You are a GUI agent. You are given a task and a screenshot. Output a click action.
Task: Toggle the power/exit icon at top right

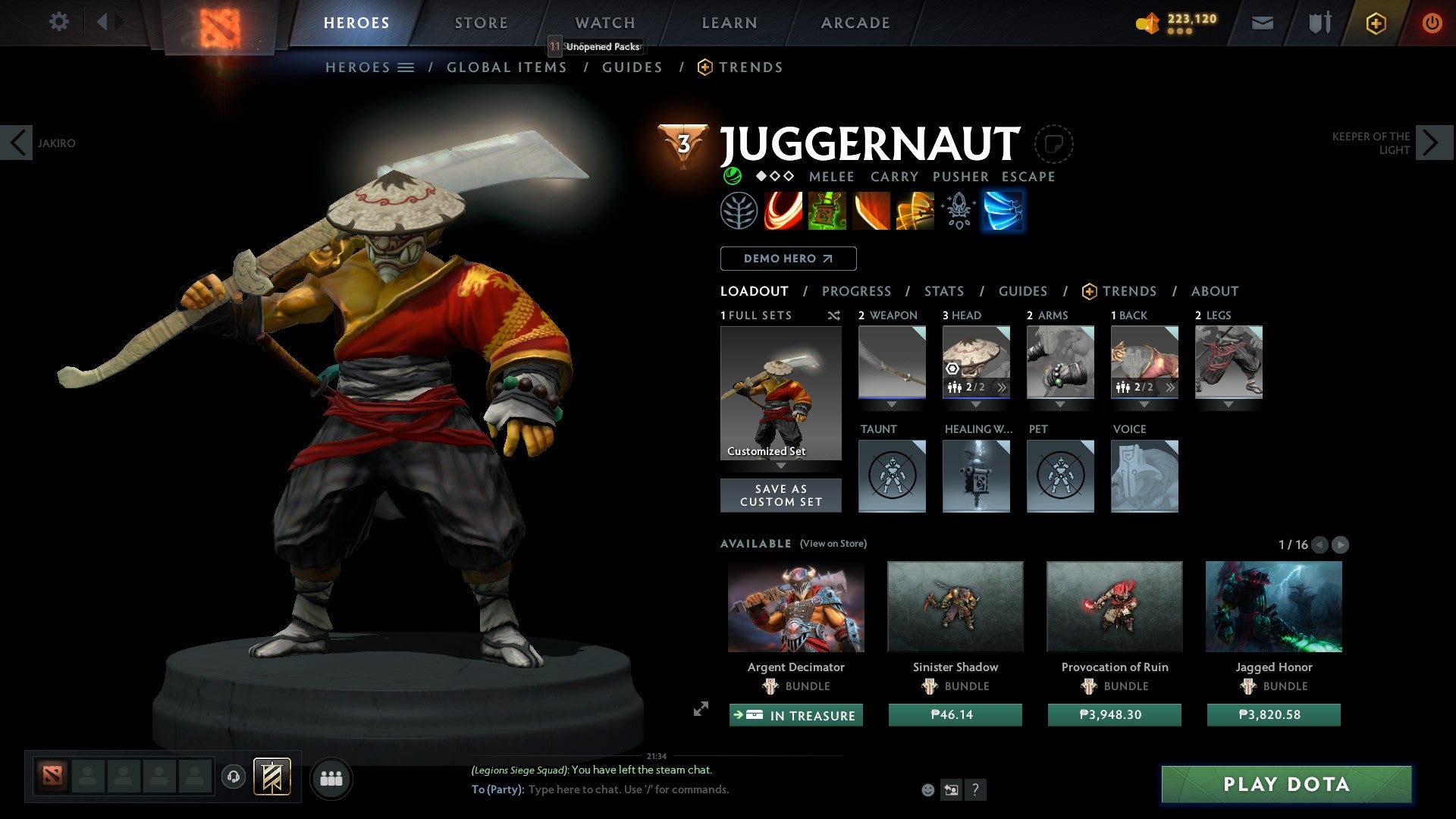(1432, 23)
